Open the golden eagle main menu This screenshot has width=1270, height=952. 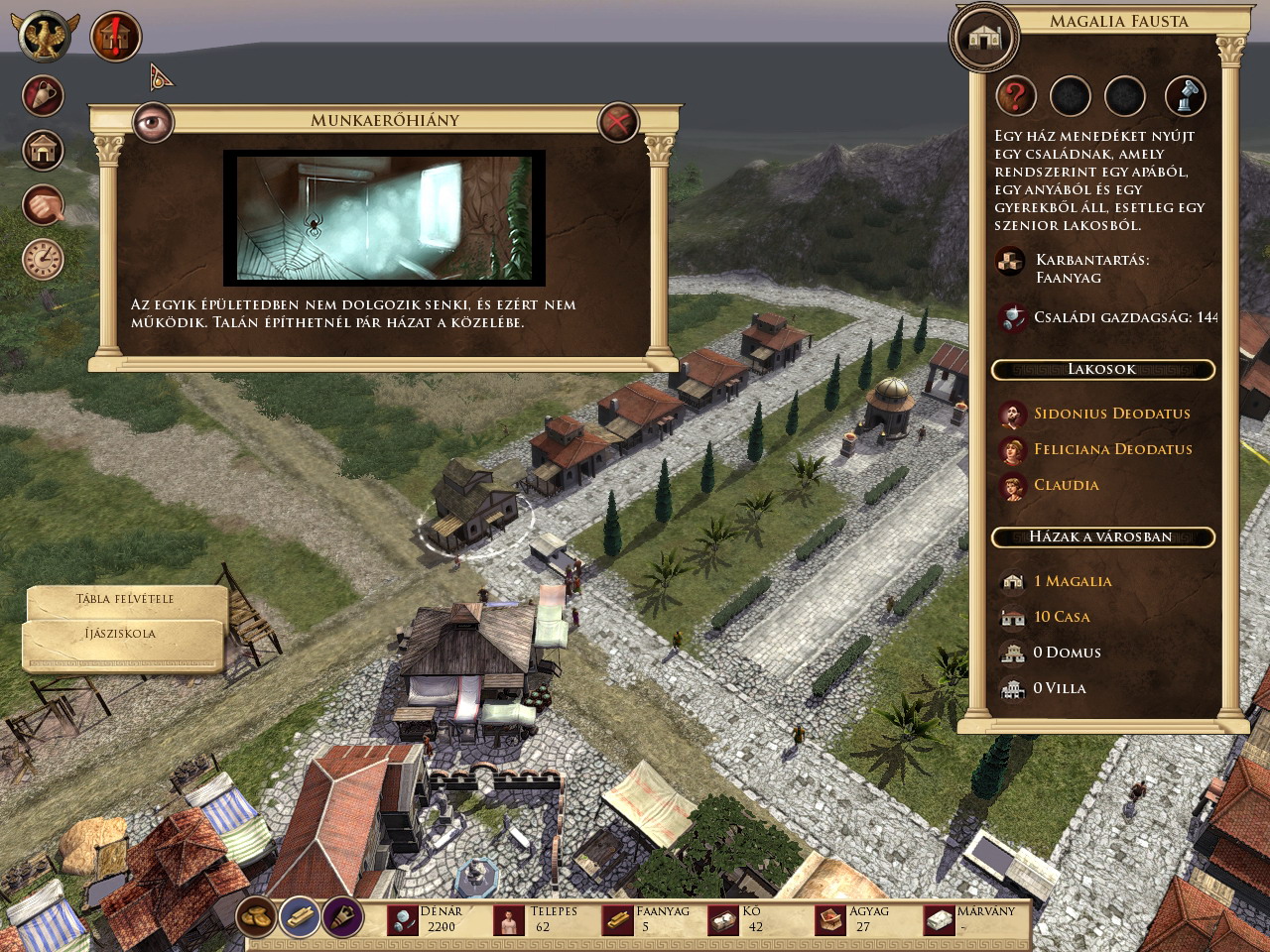pyautogui.click(x=45, y=37)
